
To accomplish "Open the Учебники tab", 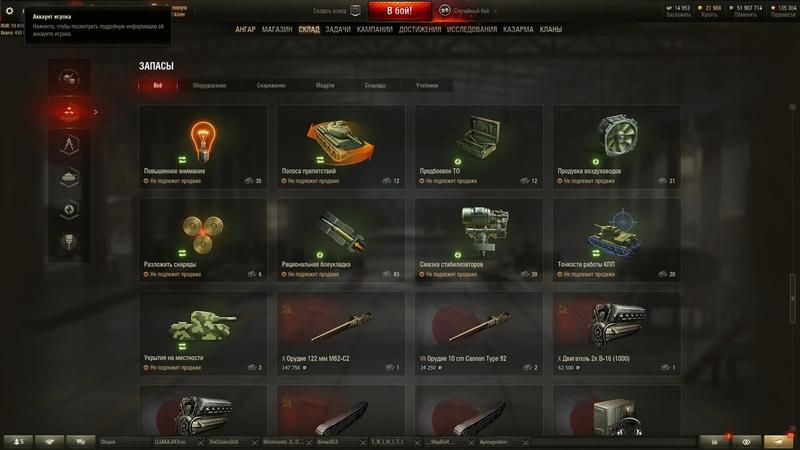I will pyautogui.click(x=427, y=86).
